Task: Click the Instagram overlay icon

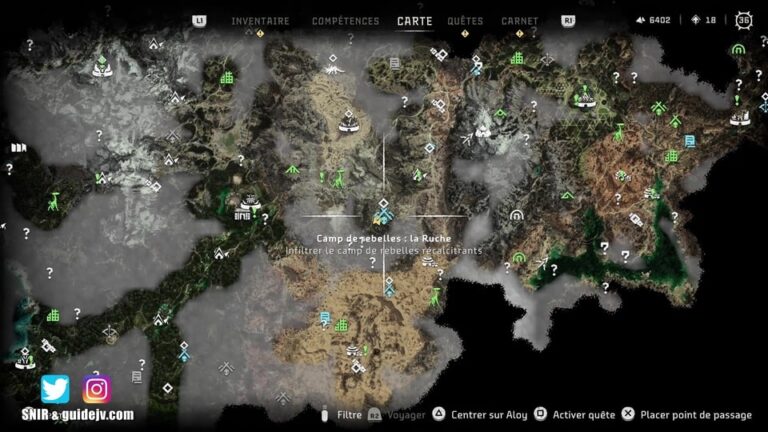Action: pyautogui.click(x=97, y=388)
